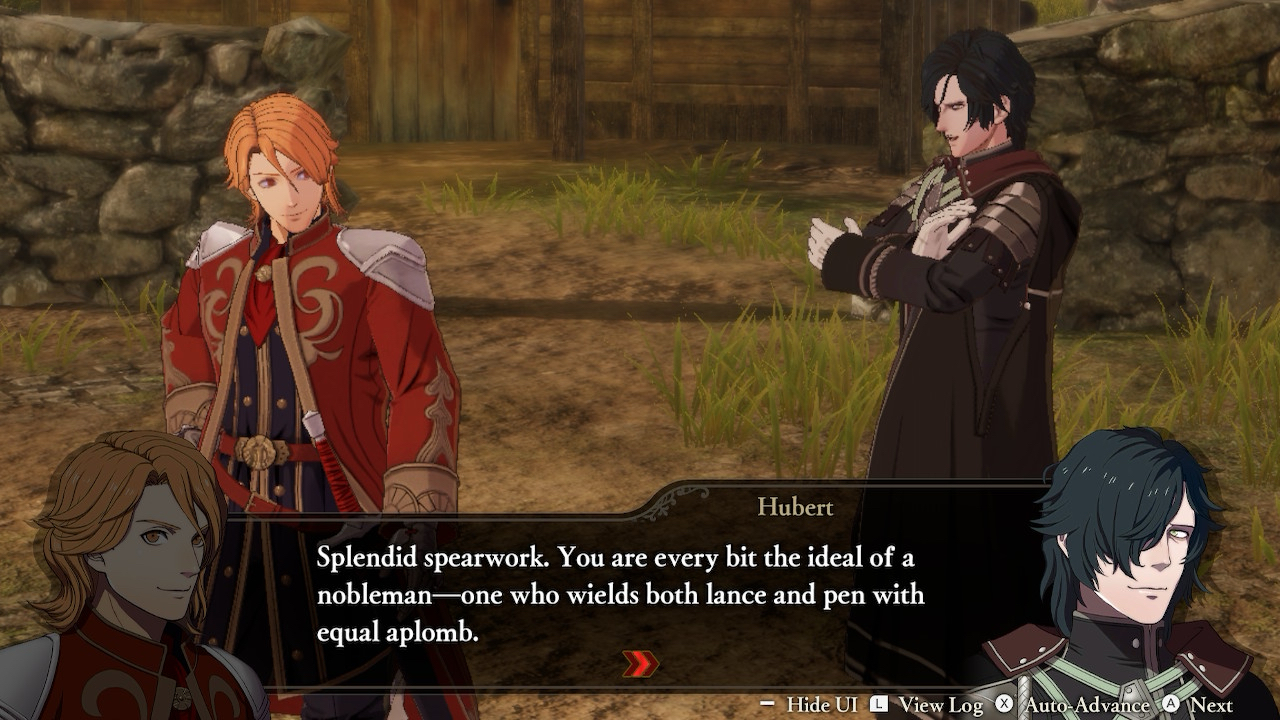
Task: Click the red dialogue advance arrow
Action: point(640,664)
